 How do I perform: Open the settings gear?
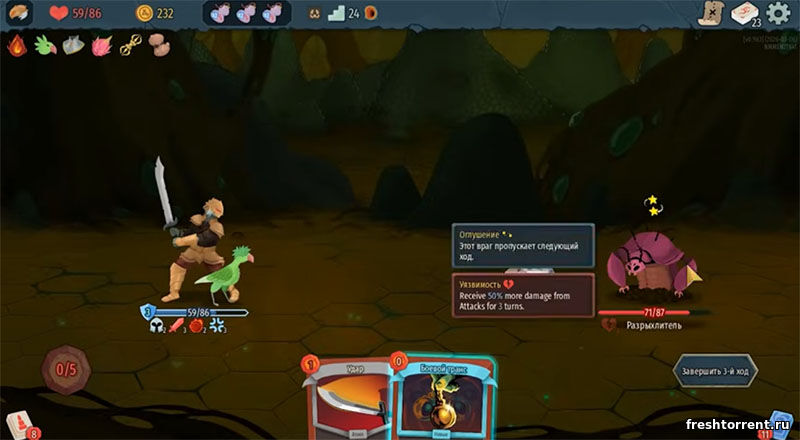(x=777, y=13)
